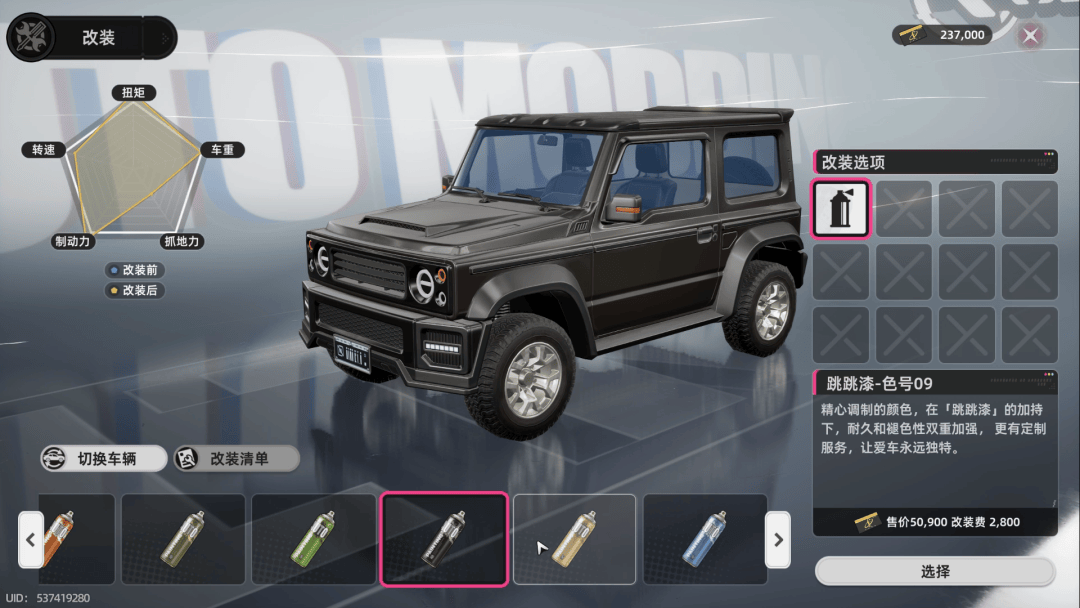The image size is (1080, 608).
Task: Select the spray paint modification option
Action: click(841, 209)
